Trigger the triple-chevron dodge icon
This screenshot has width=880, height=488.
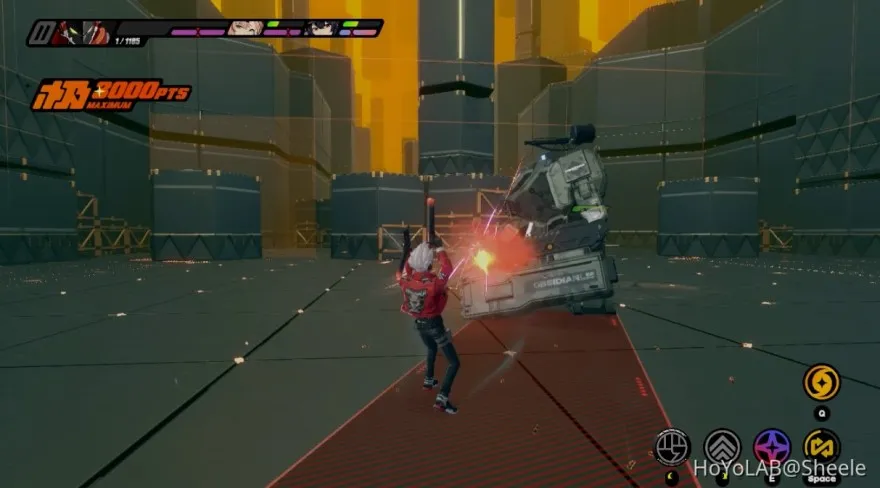click(722, 446)
